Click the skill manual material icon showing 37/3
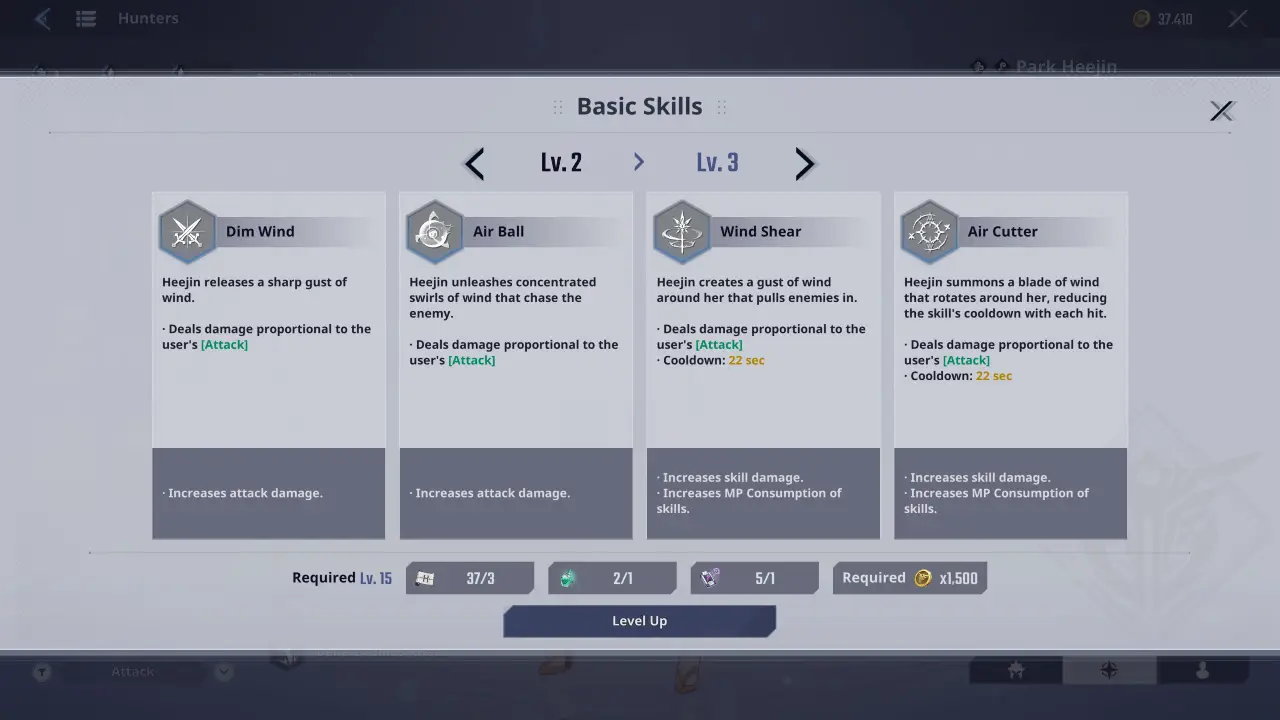 (425, 577)
